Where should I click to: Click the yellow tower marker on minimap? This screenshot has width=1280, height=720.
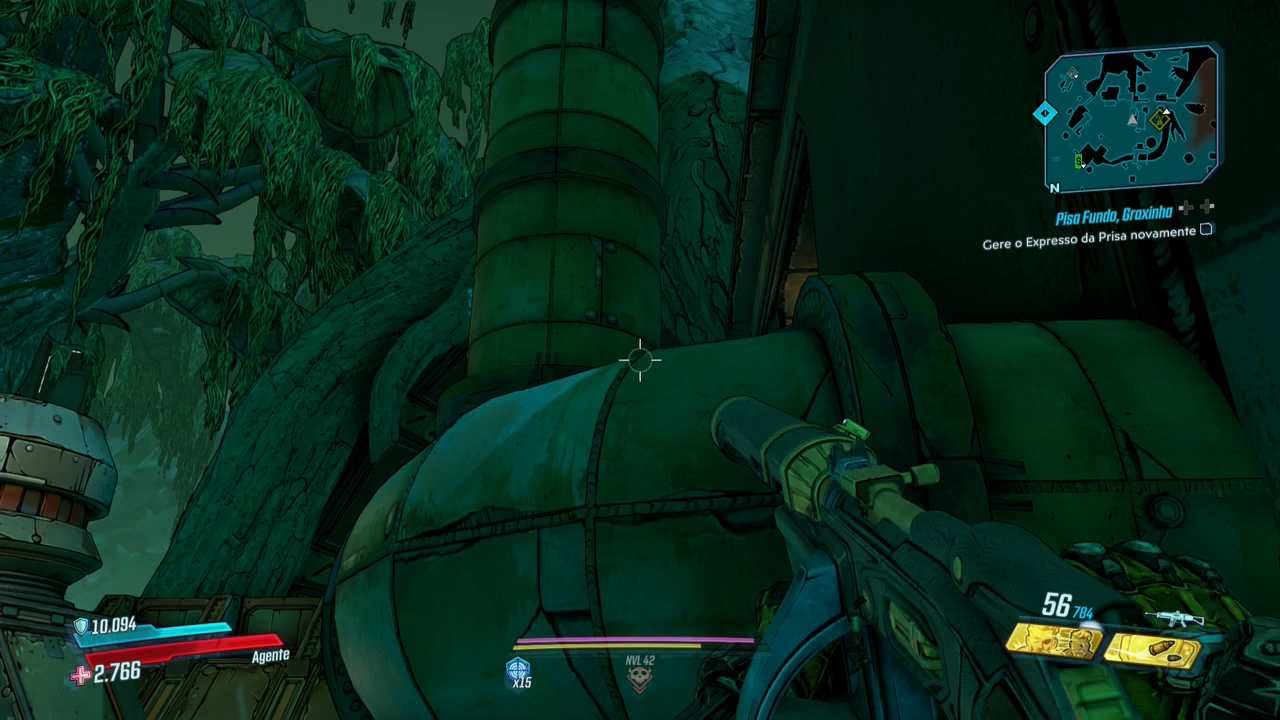click(x=1160, y=120)
